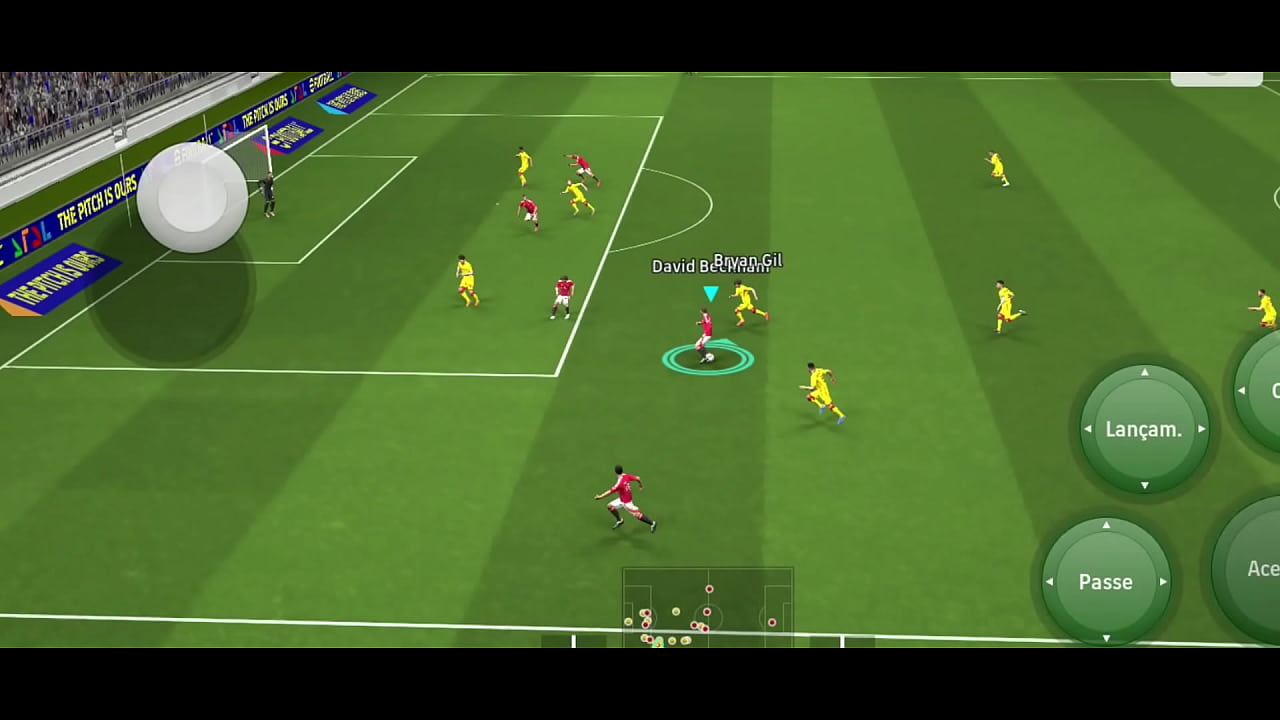Tap a yellow teammate dot on the minimap
Image resolution: width=1280 pixels, height=720 pixels.
(676, 610)
